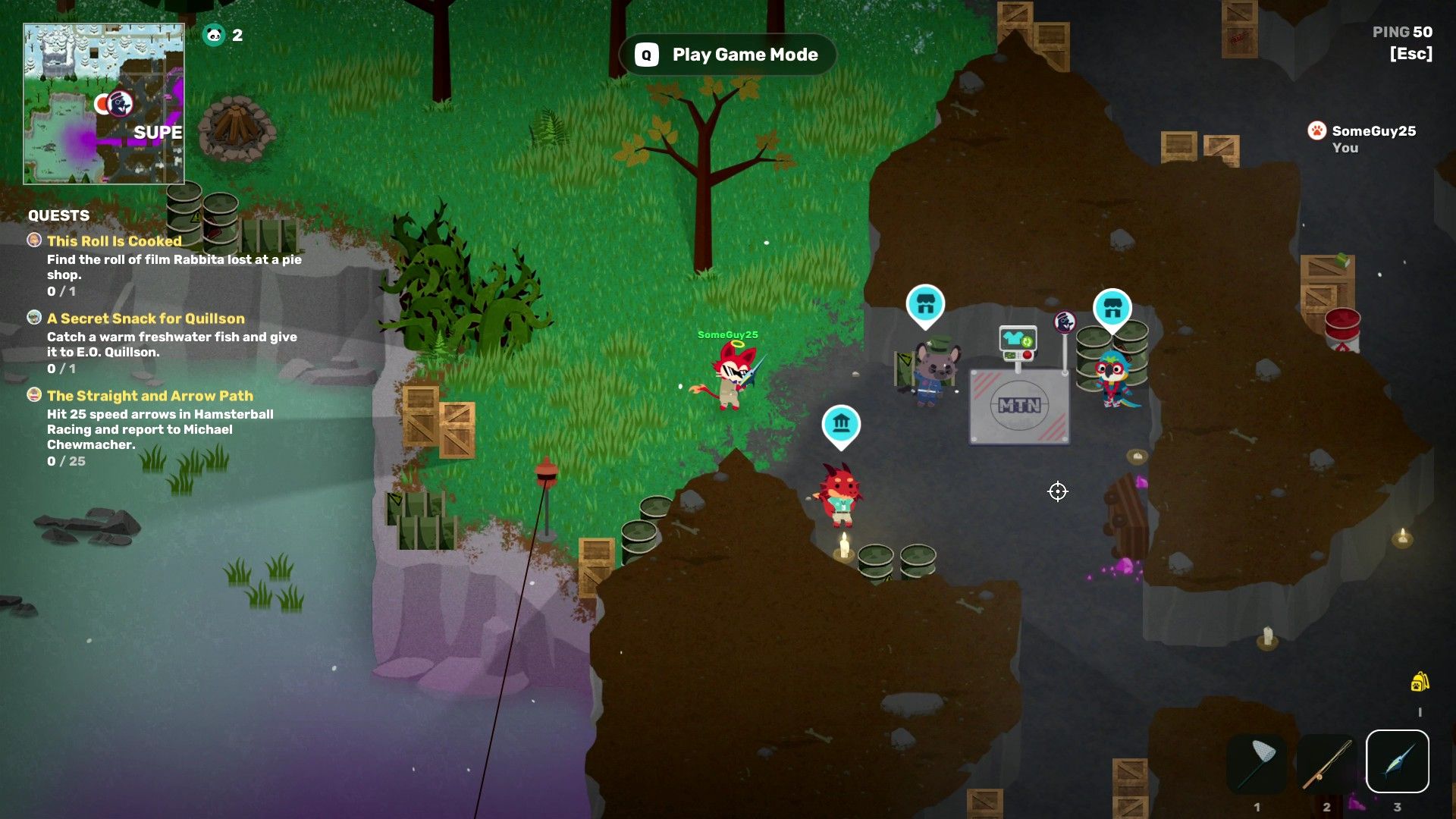The height and width of the screenshot is (819, 1456).
Task: Open the Esc menu label
Action: point(1410,54)
